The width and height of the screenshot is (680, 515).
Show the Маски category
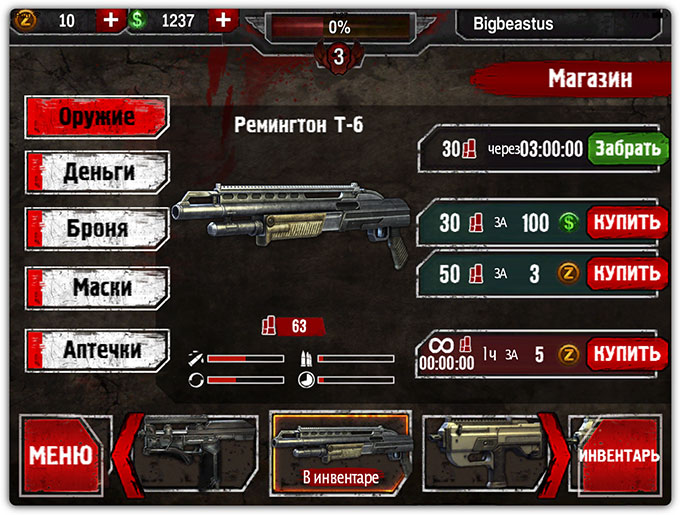tap(98, 288)
